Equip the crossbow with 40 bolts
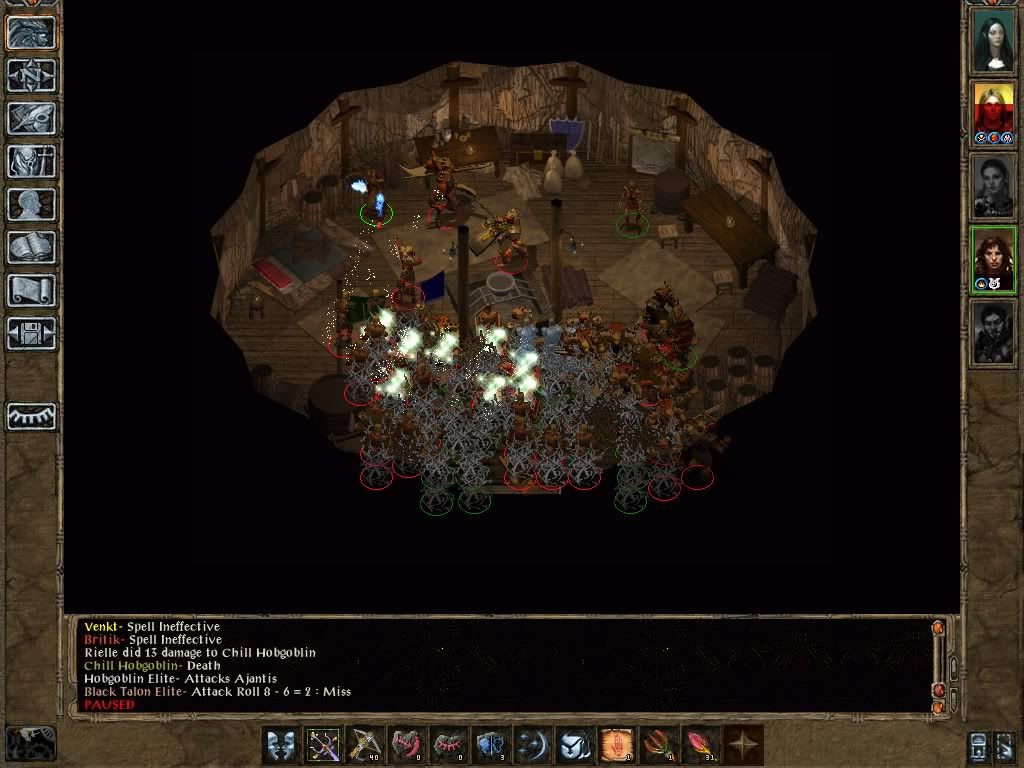 coord(365,745)
